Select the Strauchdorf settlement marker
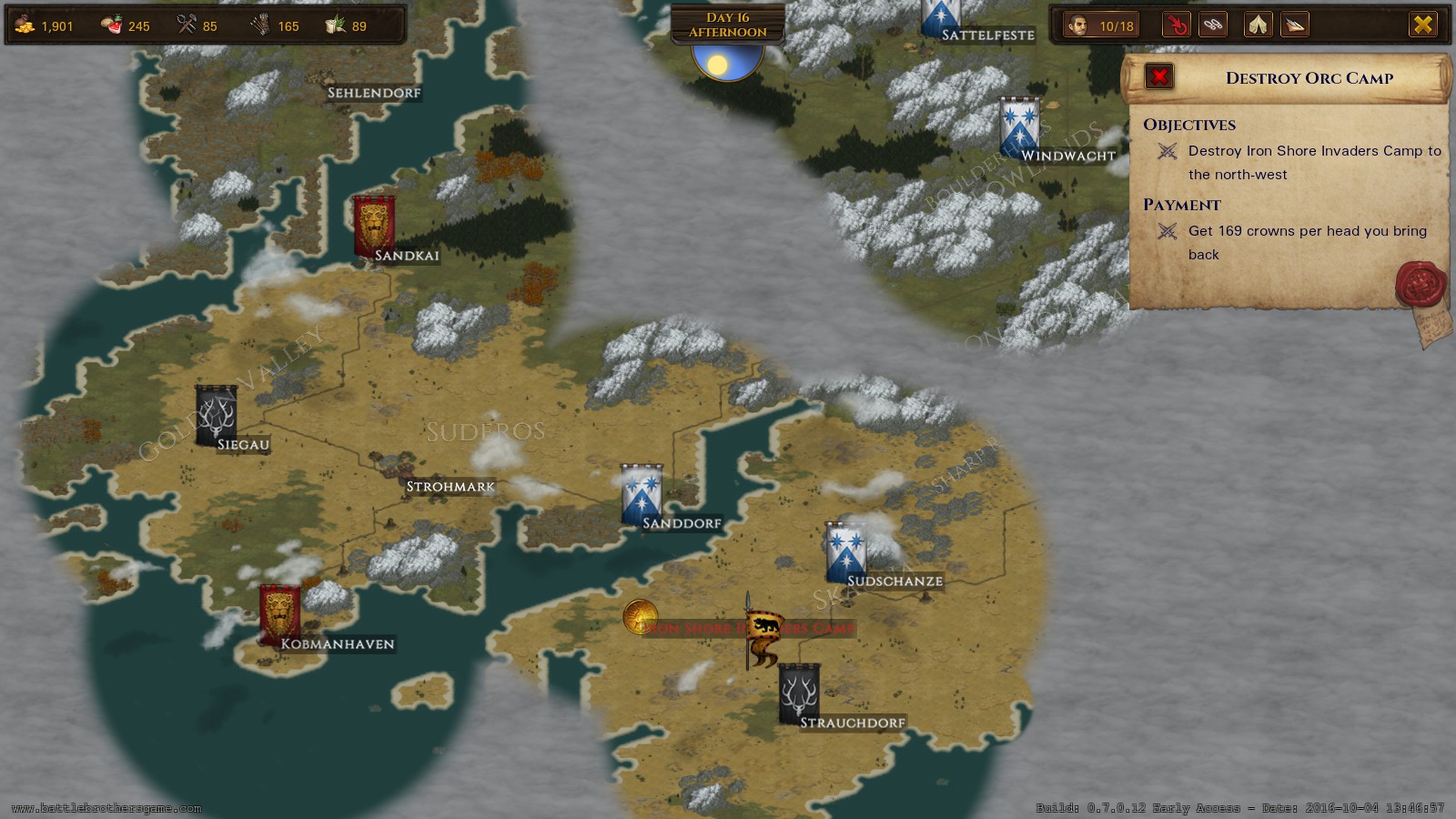This screenshot has height=819, width=1456. [x=799, y=693]
